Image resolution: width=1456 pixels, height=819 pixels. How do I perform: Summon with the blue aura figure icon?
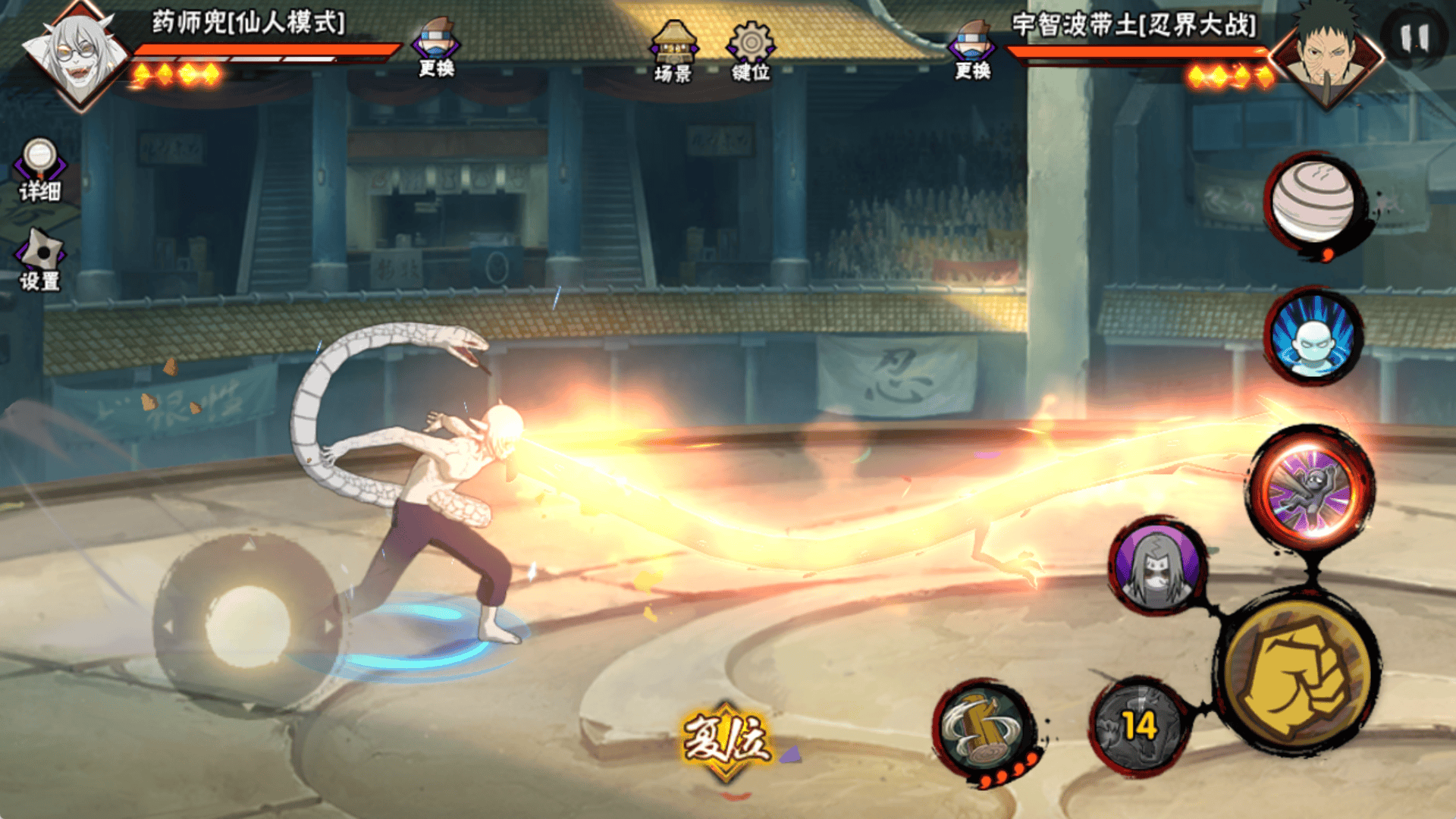point(1313,336)
